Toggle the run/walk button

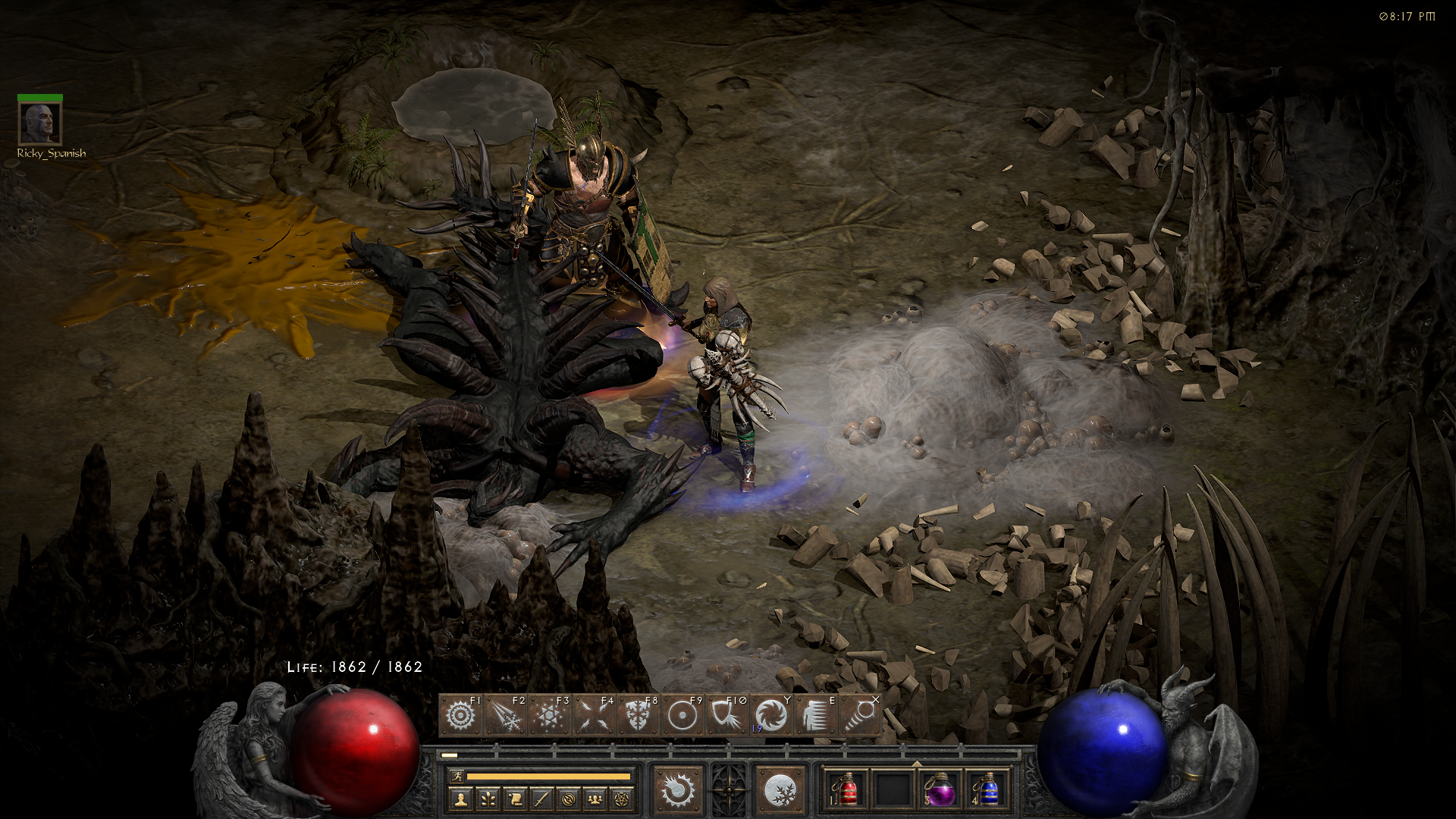457,776
